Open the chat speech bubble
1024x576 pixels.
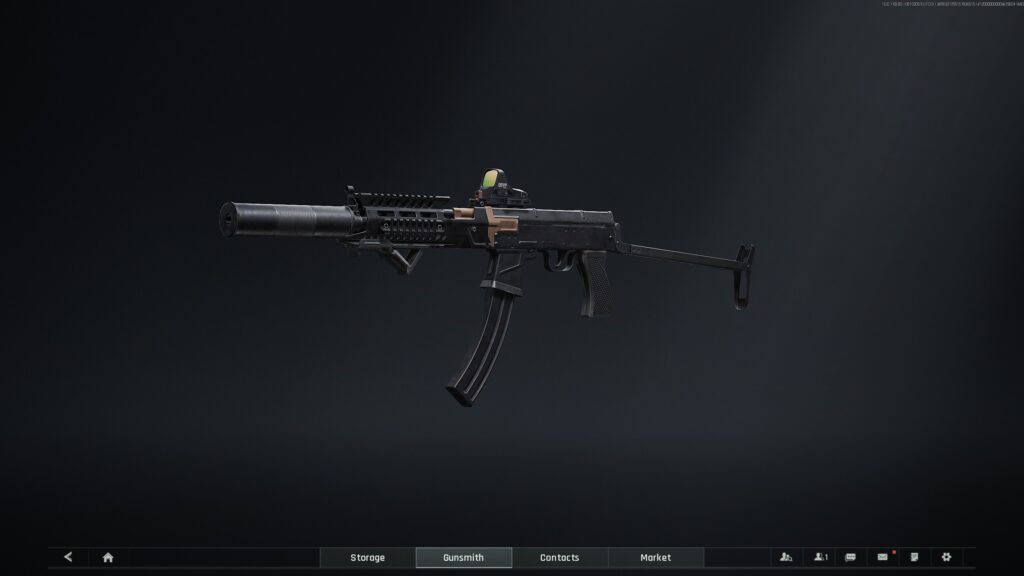(x=850, y=557)
